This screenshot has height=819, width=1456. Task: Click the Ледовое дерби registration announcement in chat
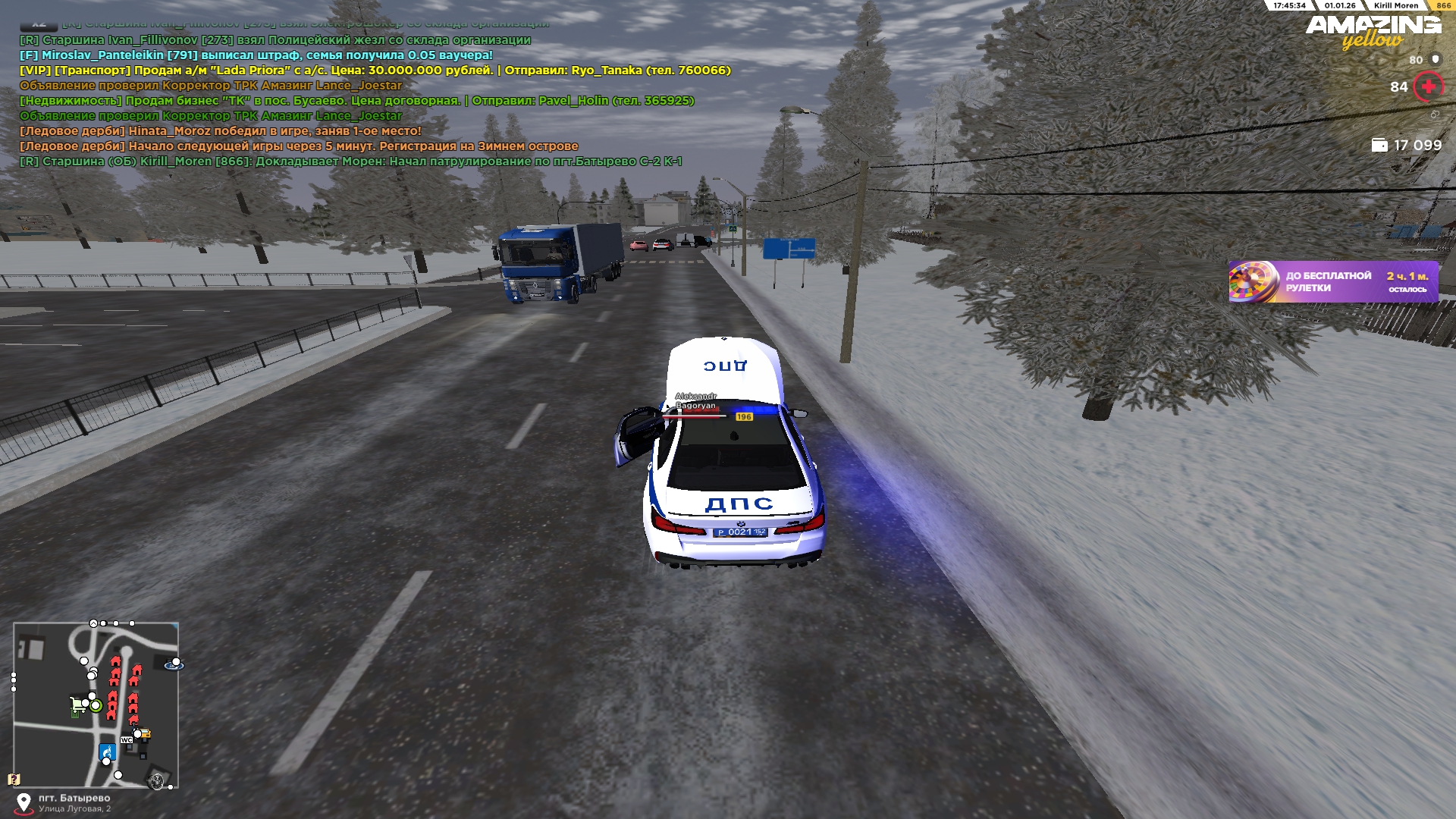pyautogui.click(x=299, y=146)
